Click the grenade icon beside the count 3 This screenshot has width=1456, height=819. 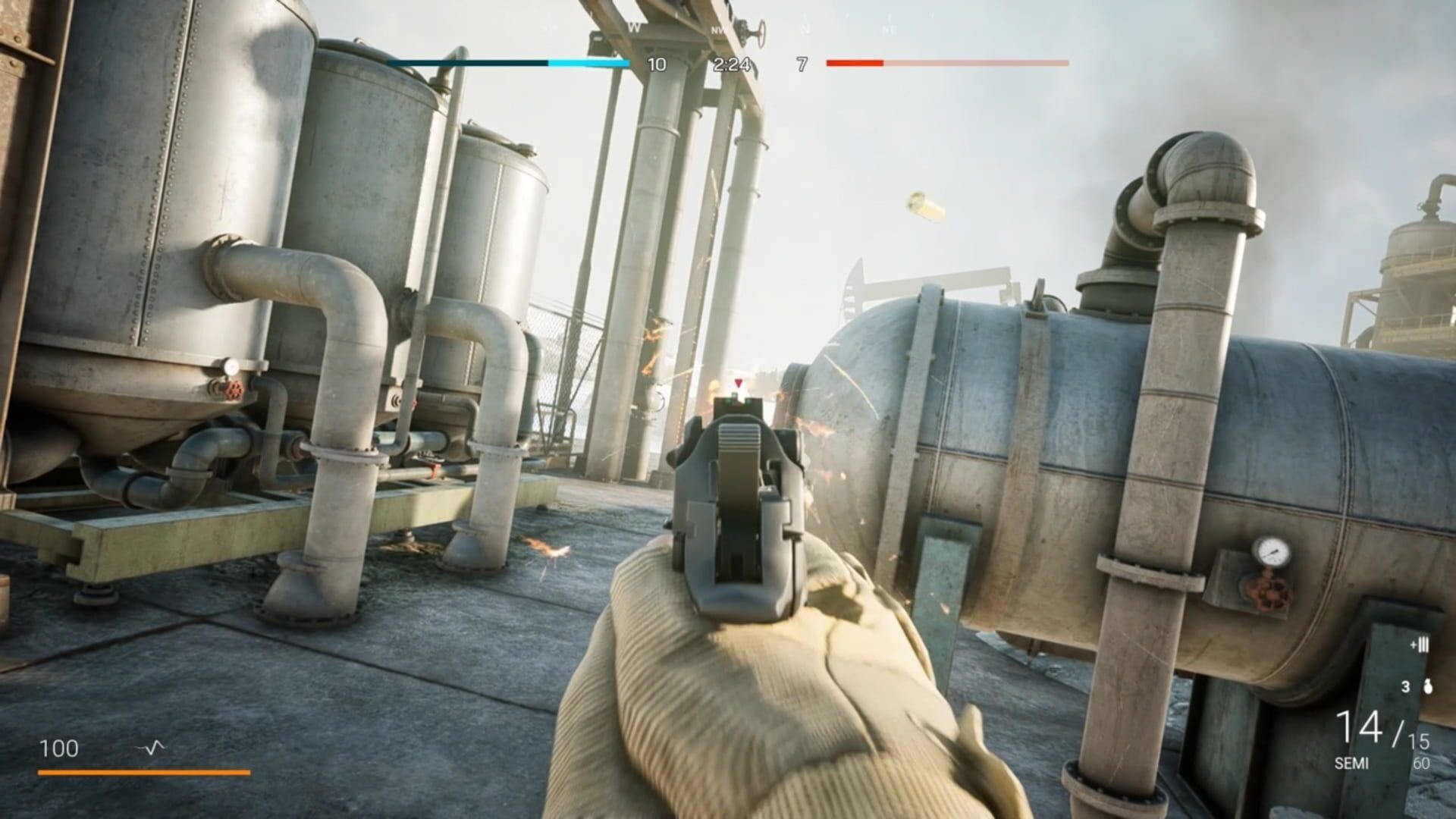point(1428,686)
